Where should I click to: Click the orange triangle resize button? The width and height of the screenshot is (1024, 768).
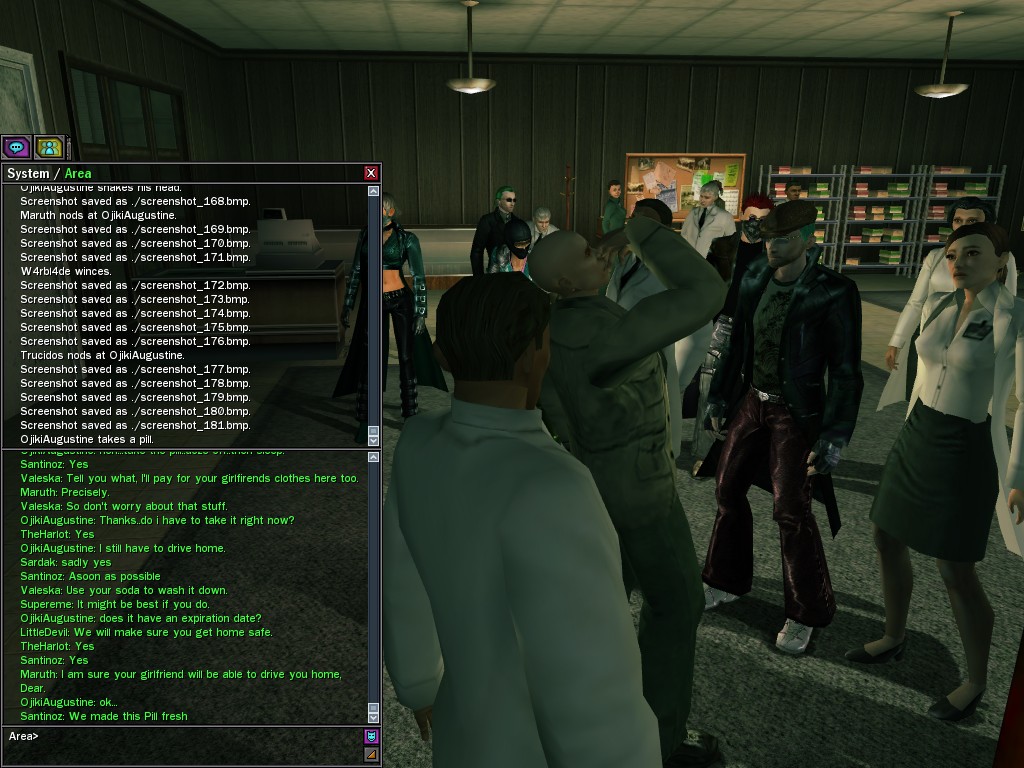click(x=371, y=754)
